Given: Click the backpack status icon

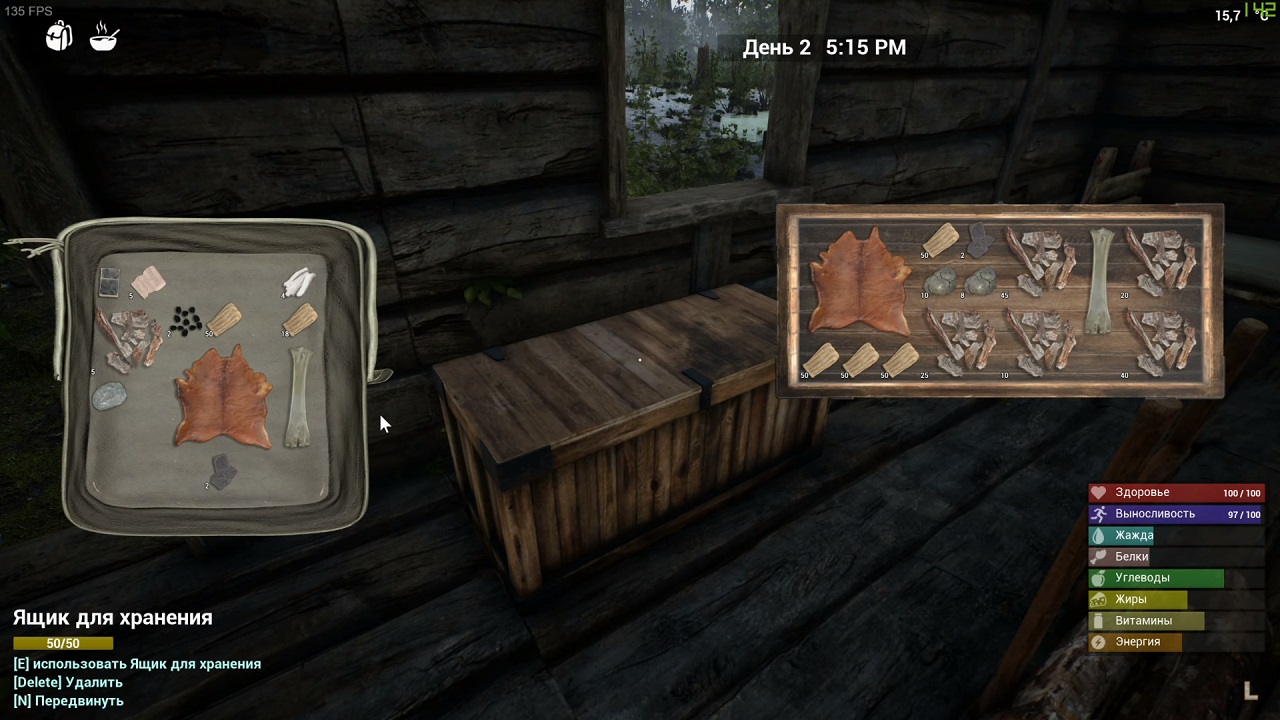Looking at the screenshot, I should tap(60, 37).
